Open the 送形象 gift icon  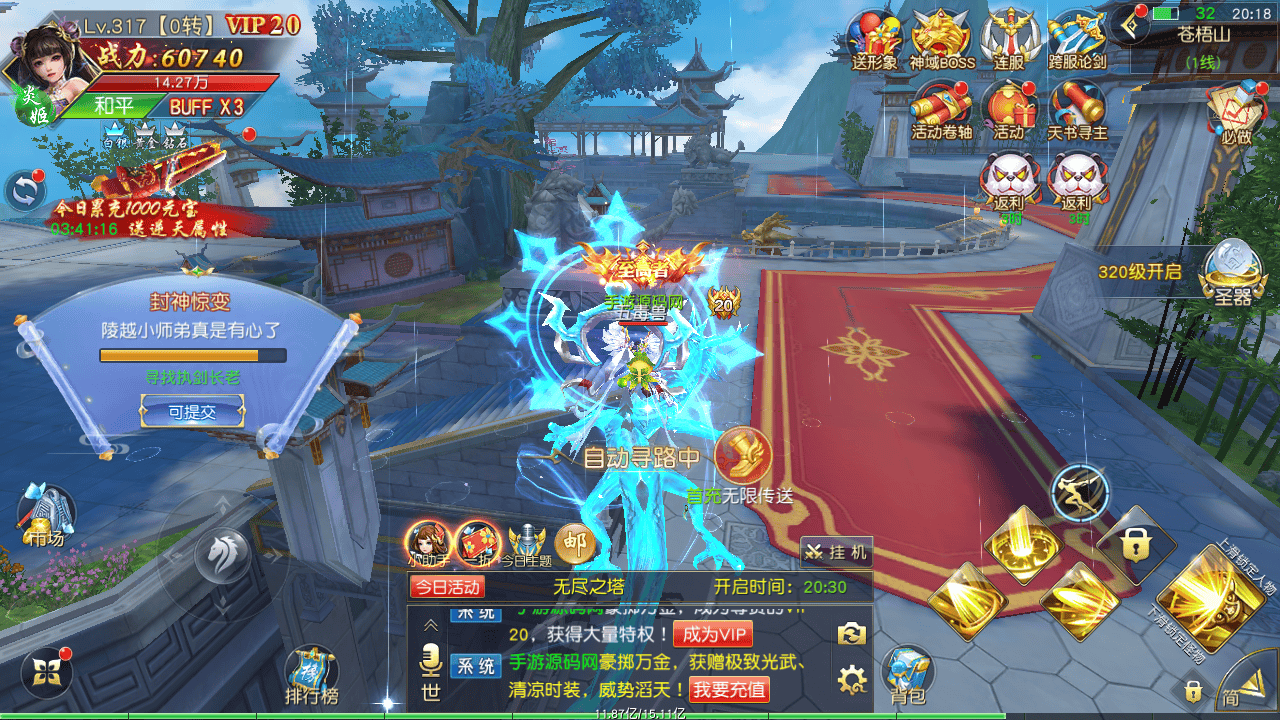(x=874, y=40)
